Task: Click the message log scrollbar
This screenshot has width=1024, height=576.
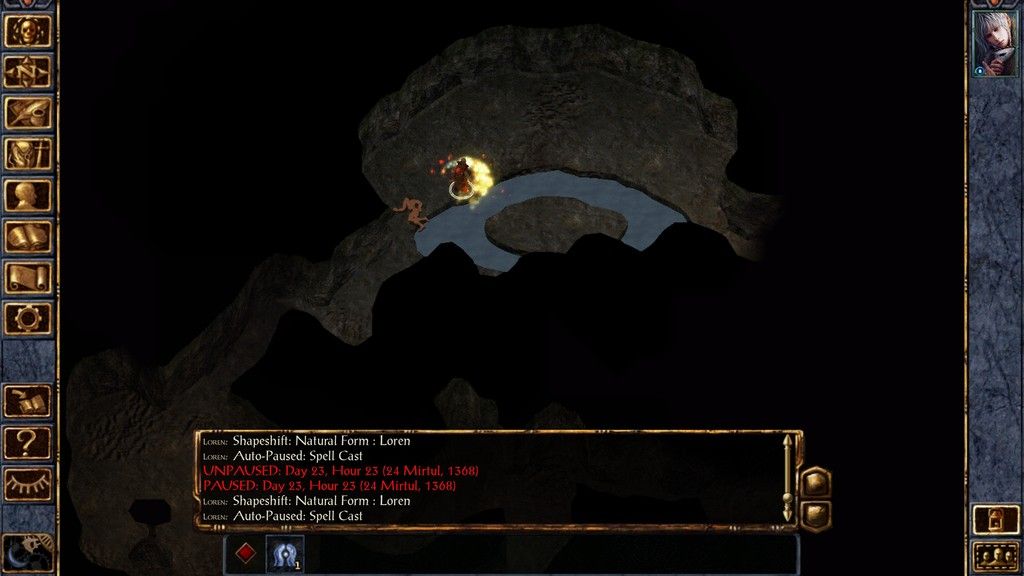Action: [788, 478]
